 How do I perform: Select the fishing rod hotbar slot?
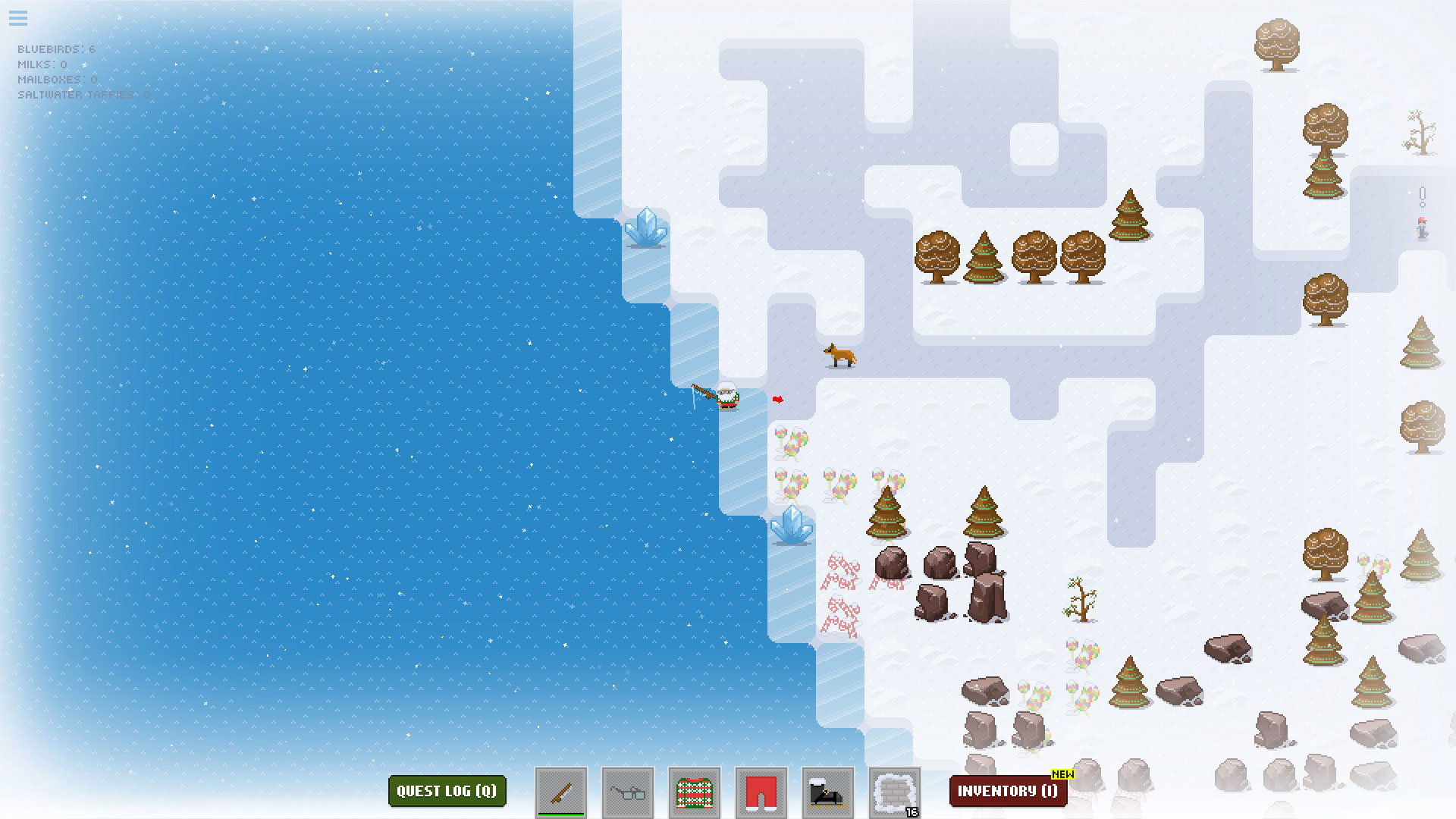pyautogui.click(x=561, y=792)
